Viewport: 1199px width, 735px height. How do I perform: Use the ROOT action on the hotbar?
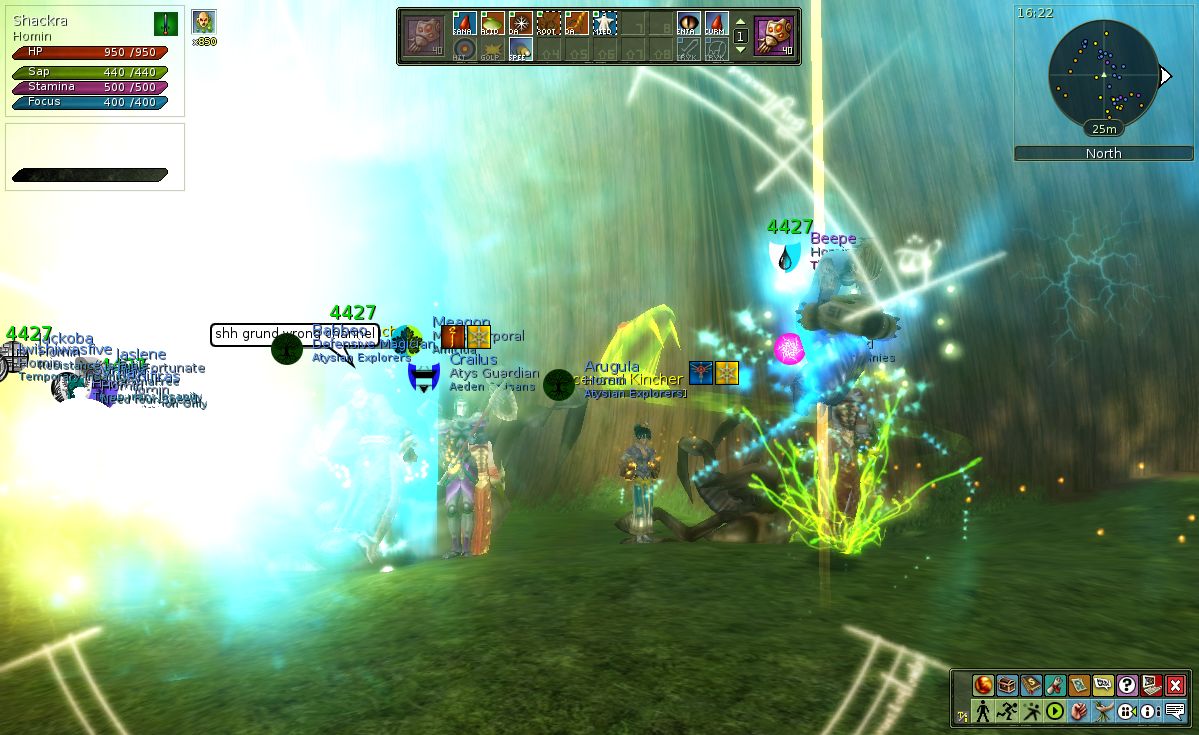(x=547, y=23)
